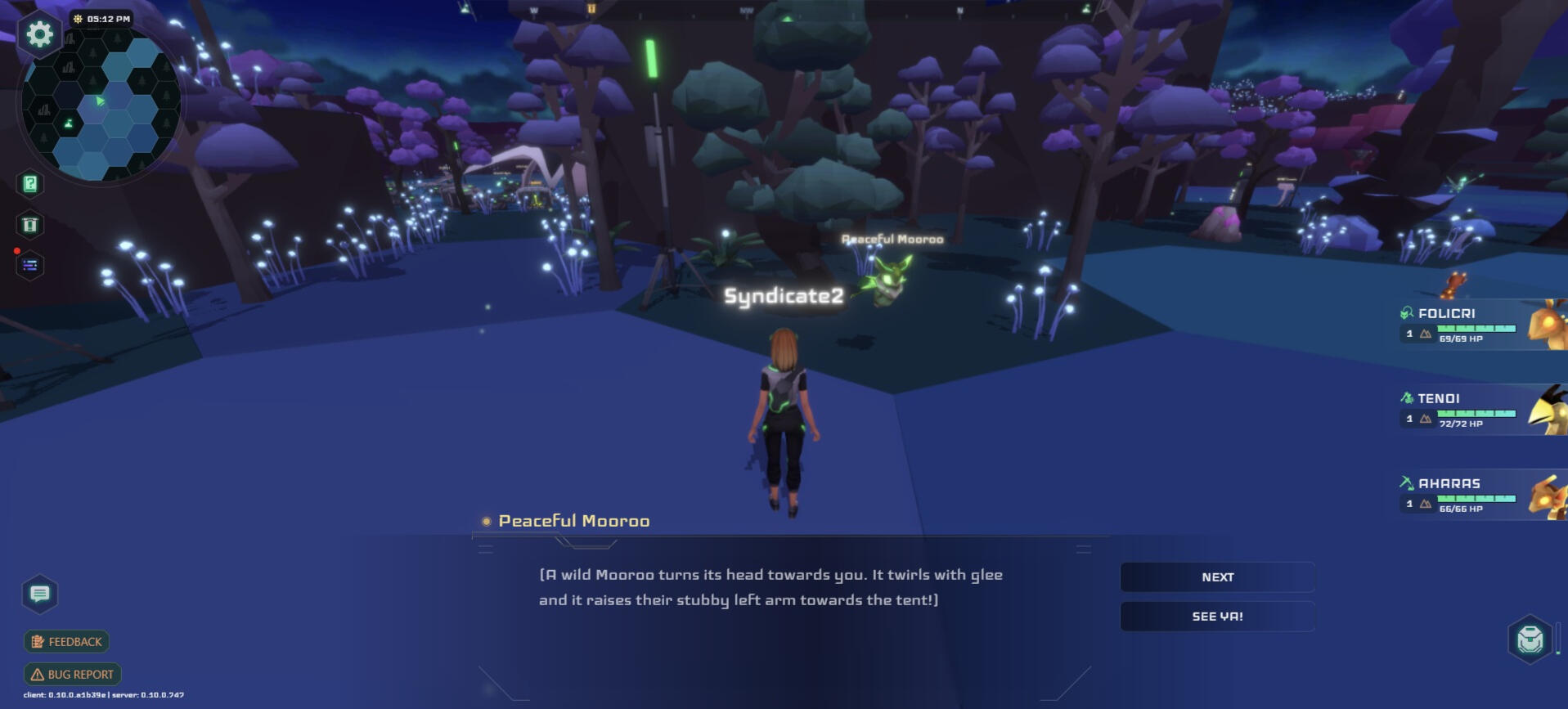Open the question-mark guide book icon
Viewport: 1568px width, 709px height.
click(x=30, y=184)
